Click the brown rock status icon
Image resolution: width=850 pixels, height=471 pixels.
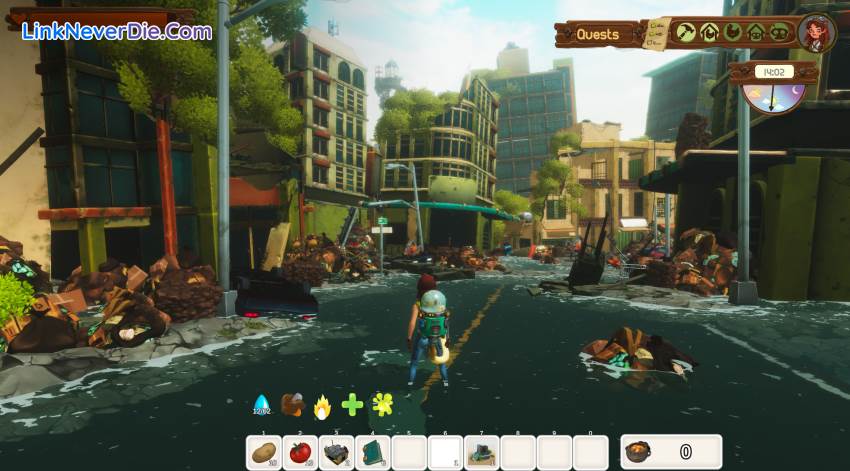point(292,404)
